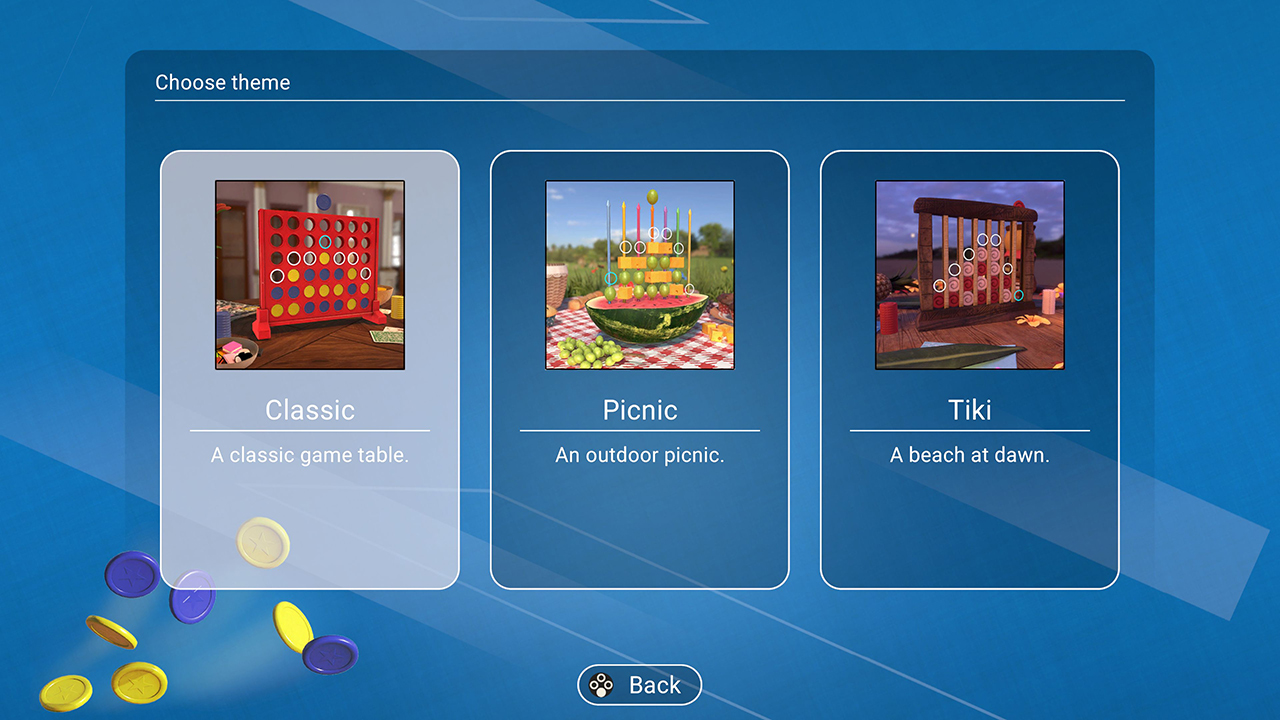Viewport: 1280px width, 720px height.
Task: Click the 'A beach at dawn.' description
Action: click(x=970, y=455)
